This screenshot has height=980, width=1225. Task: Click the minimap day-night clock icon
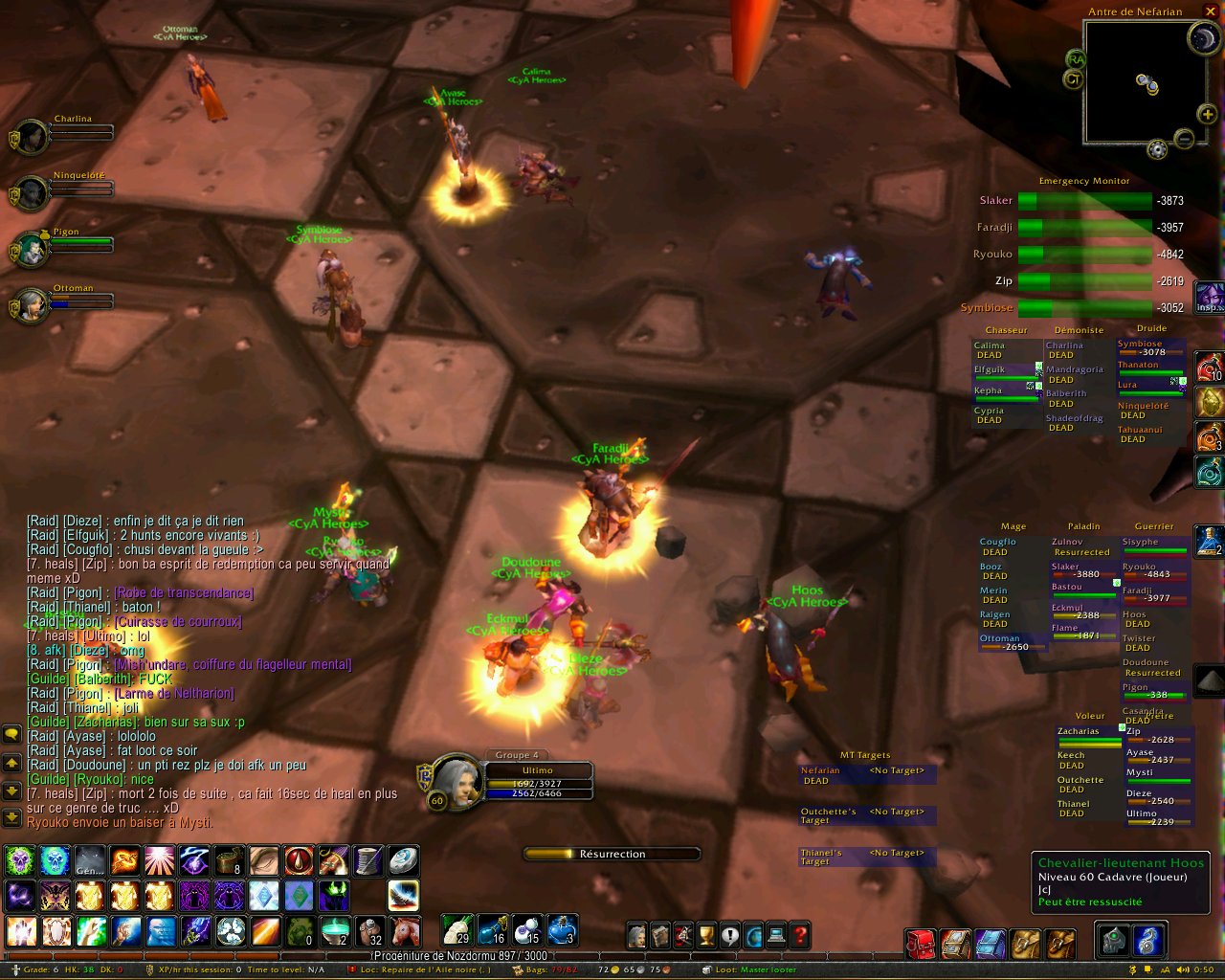click(1202, 38)
